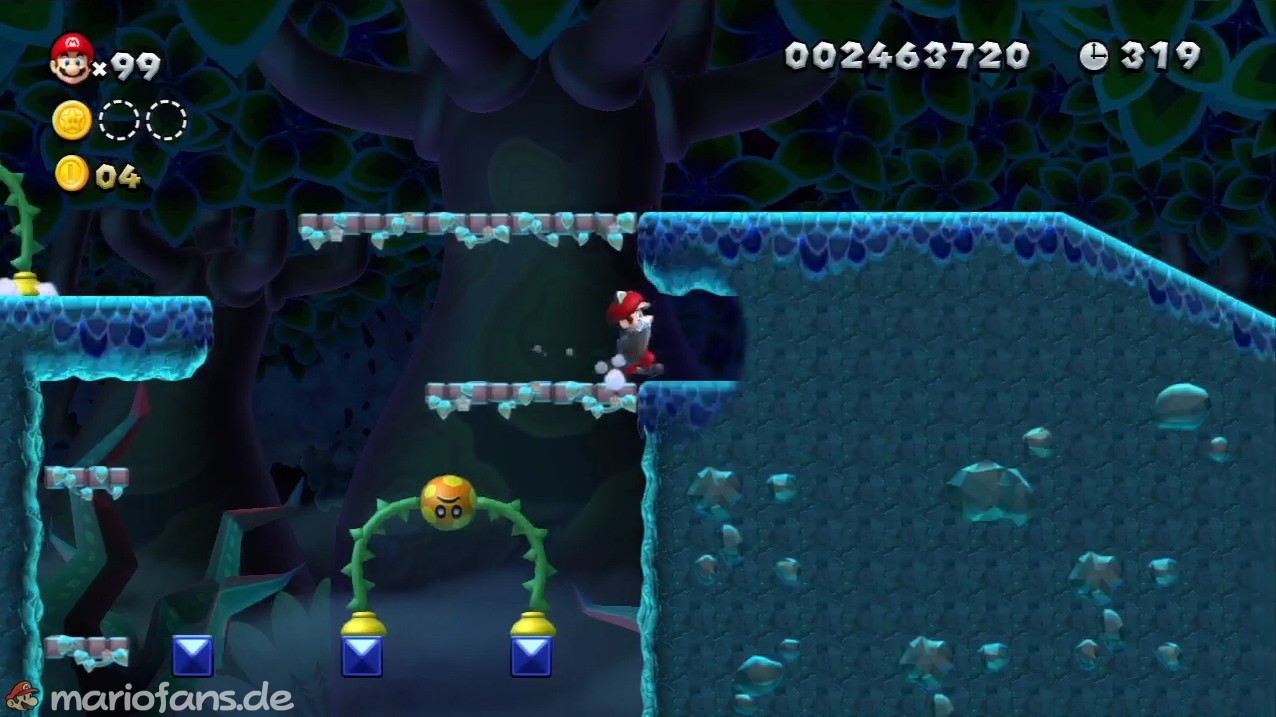Select the collected star coin icon
Viewport: 1276px width, 717px height.
tap(72, 121)
